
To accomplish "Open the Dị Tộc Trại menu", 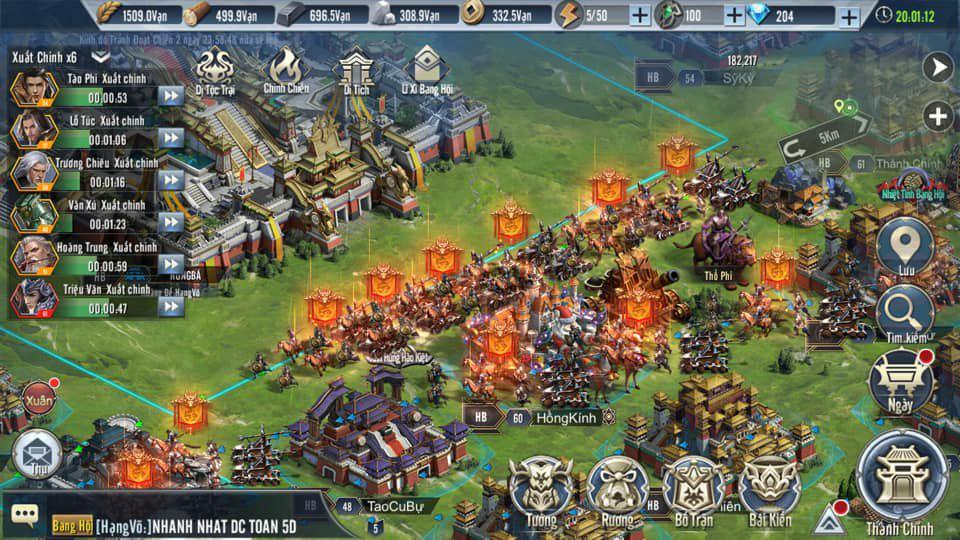I will (215, 68).
